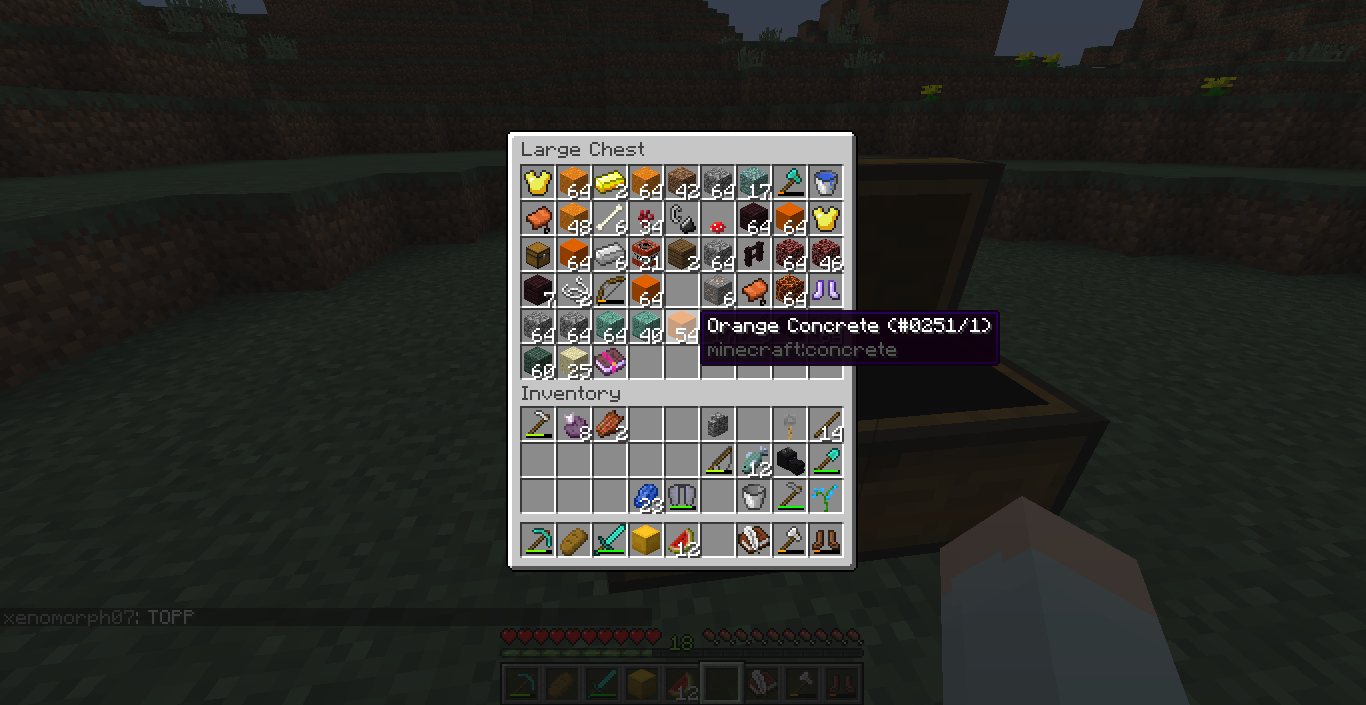
Task: Choose the blue orchid flower slot
Action: 825,497
